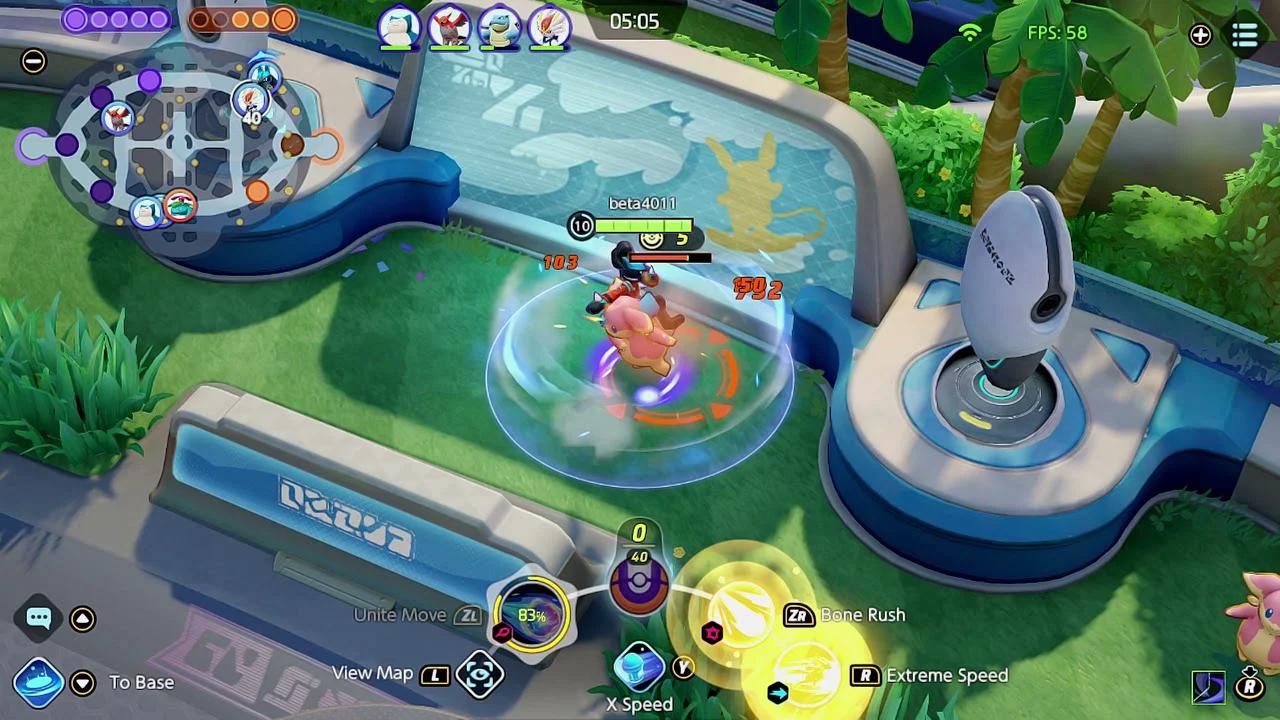Toggle the emote arrow above the chat icon

(x=82, y=618)
